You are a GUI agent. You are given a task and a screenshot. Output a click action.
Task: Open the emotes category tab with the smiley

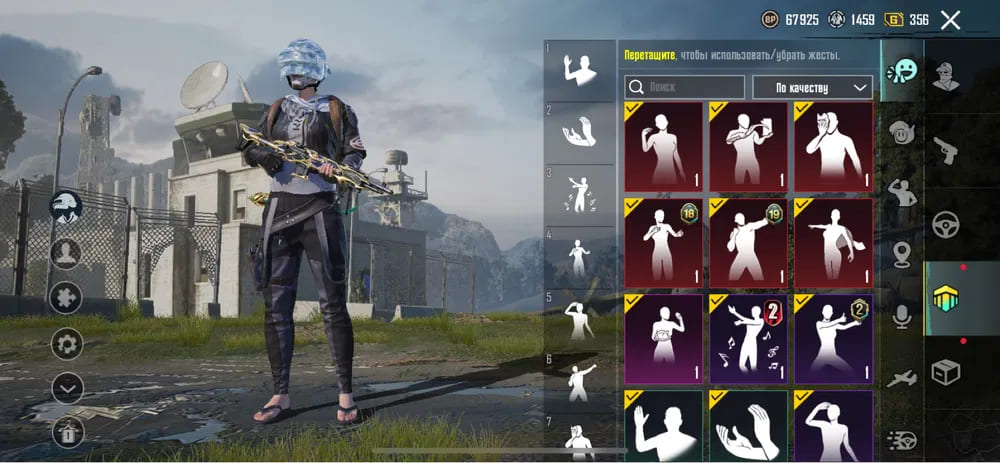[x=902, y=72]
